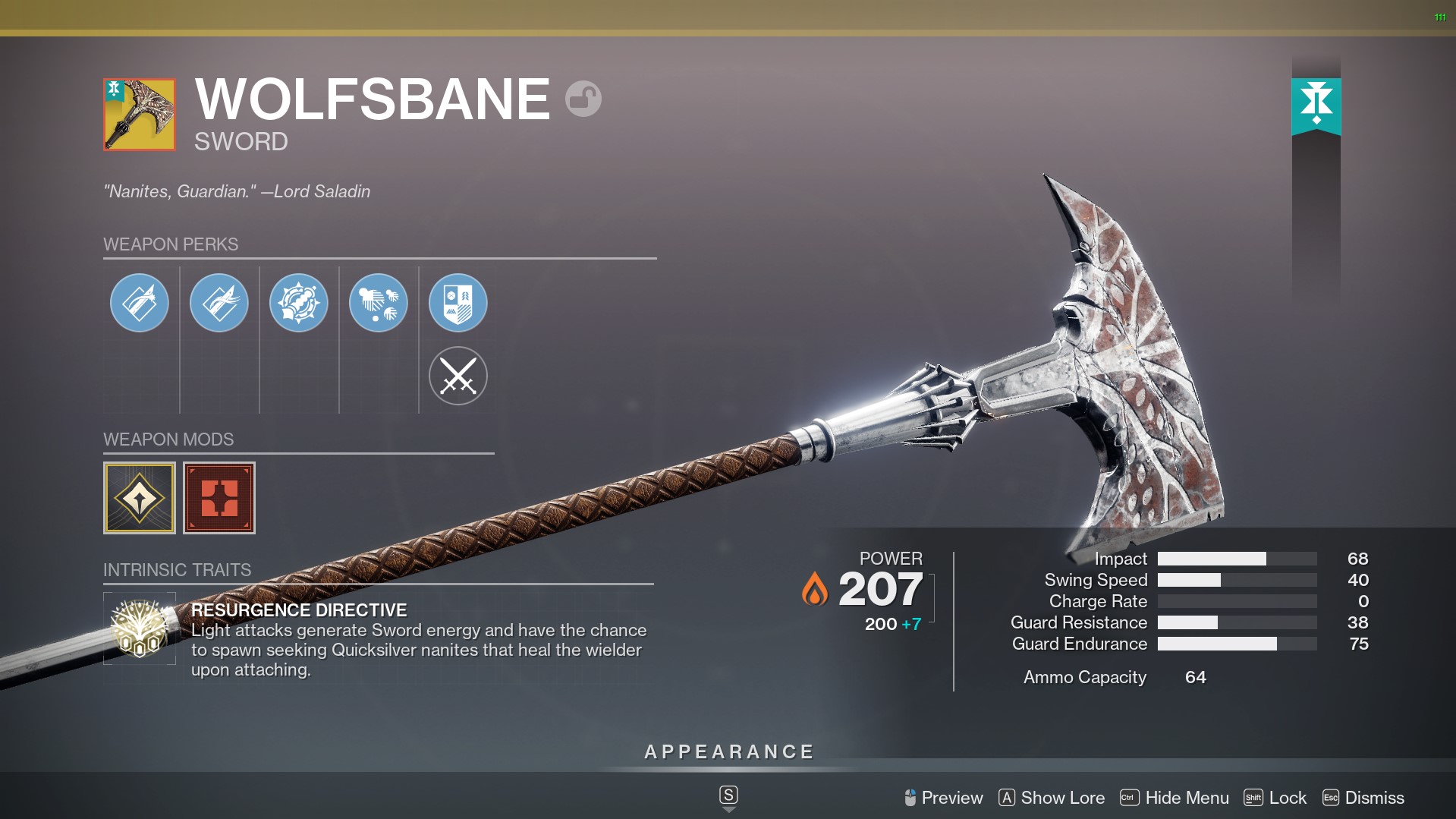The image size is (1456, 819).
Task: Show Lore for this weapon
Action: tap(1052, 798)
